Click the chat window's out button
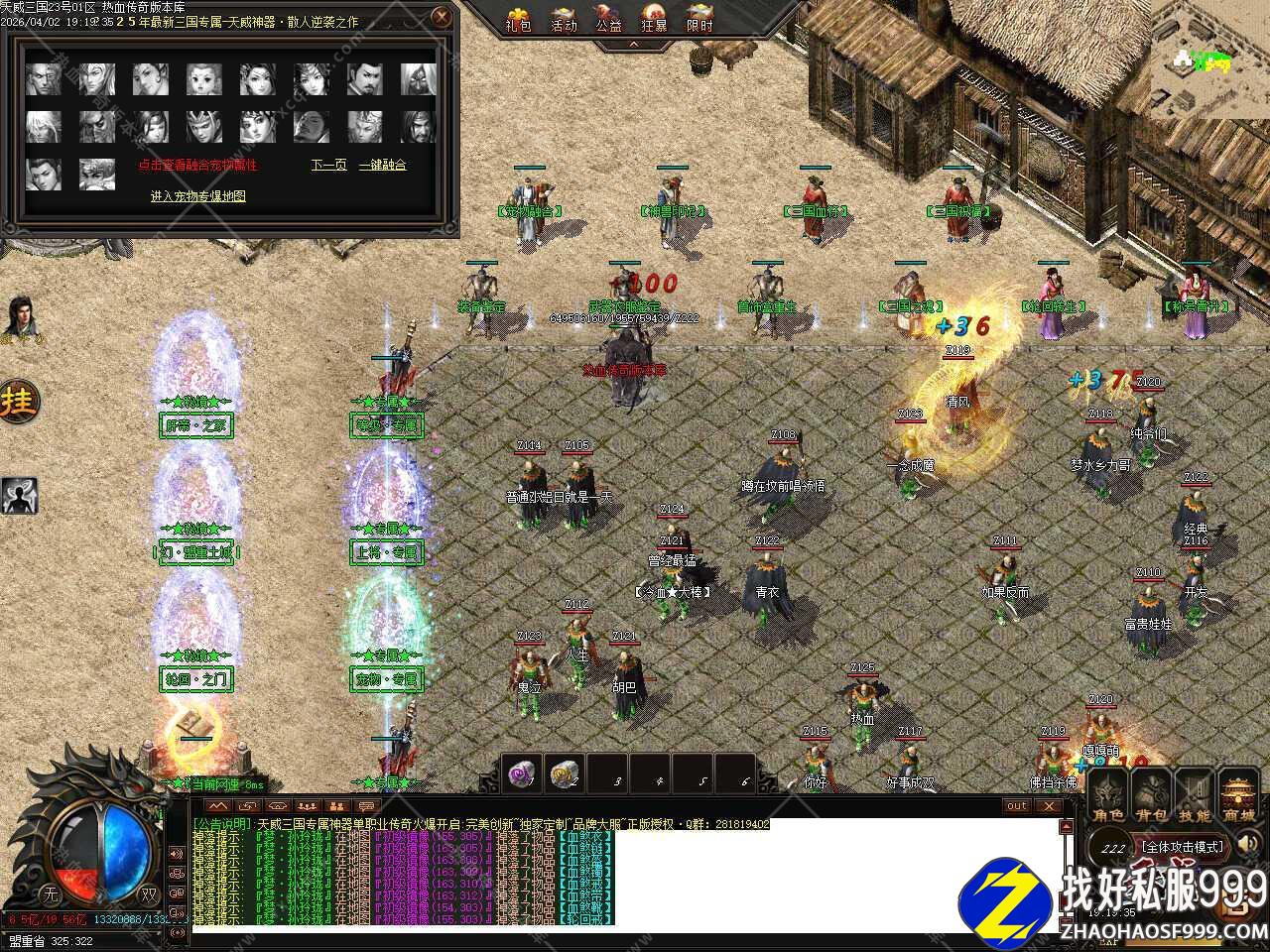The width and height of the screenshot is (1270, 952). [1017, 806]
